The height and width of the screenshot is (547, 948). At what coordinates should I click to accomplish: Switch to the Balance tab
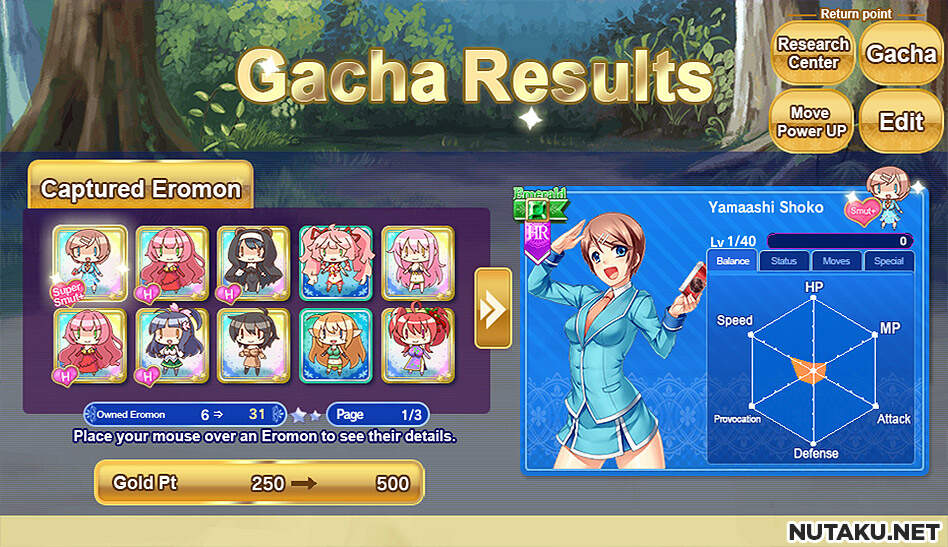(x=733, y=262)
